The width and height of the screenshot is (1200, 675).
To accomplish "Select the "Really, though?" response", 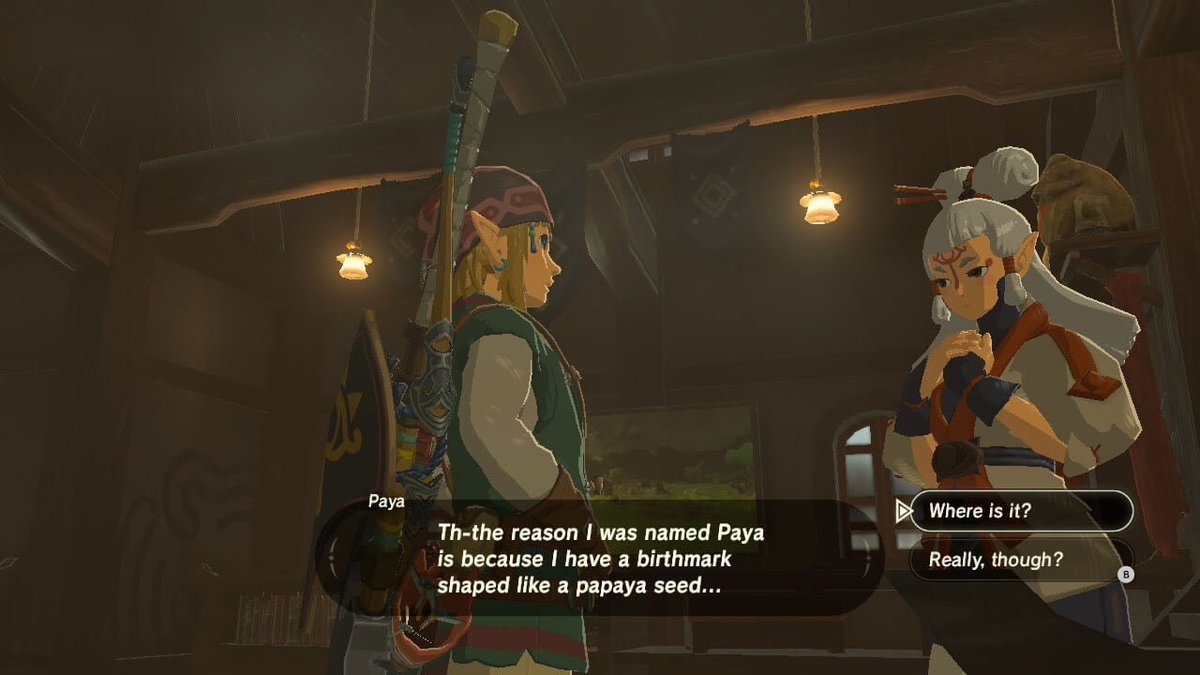I will point(1020,560).
